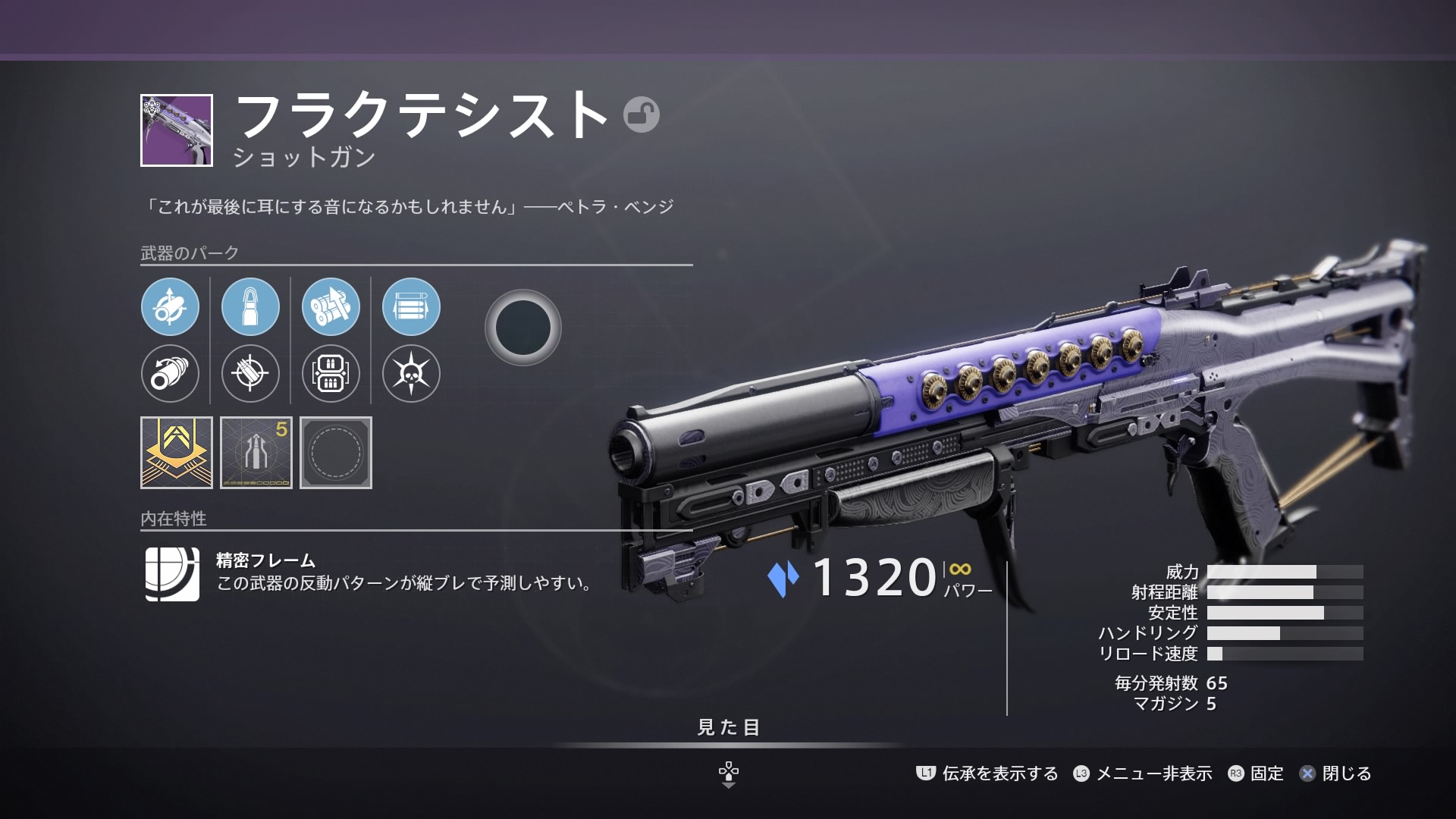
Task: Choose the bullets-in-crosshair magazine perk
Action: point(250,373)
